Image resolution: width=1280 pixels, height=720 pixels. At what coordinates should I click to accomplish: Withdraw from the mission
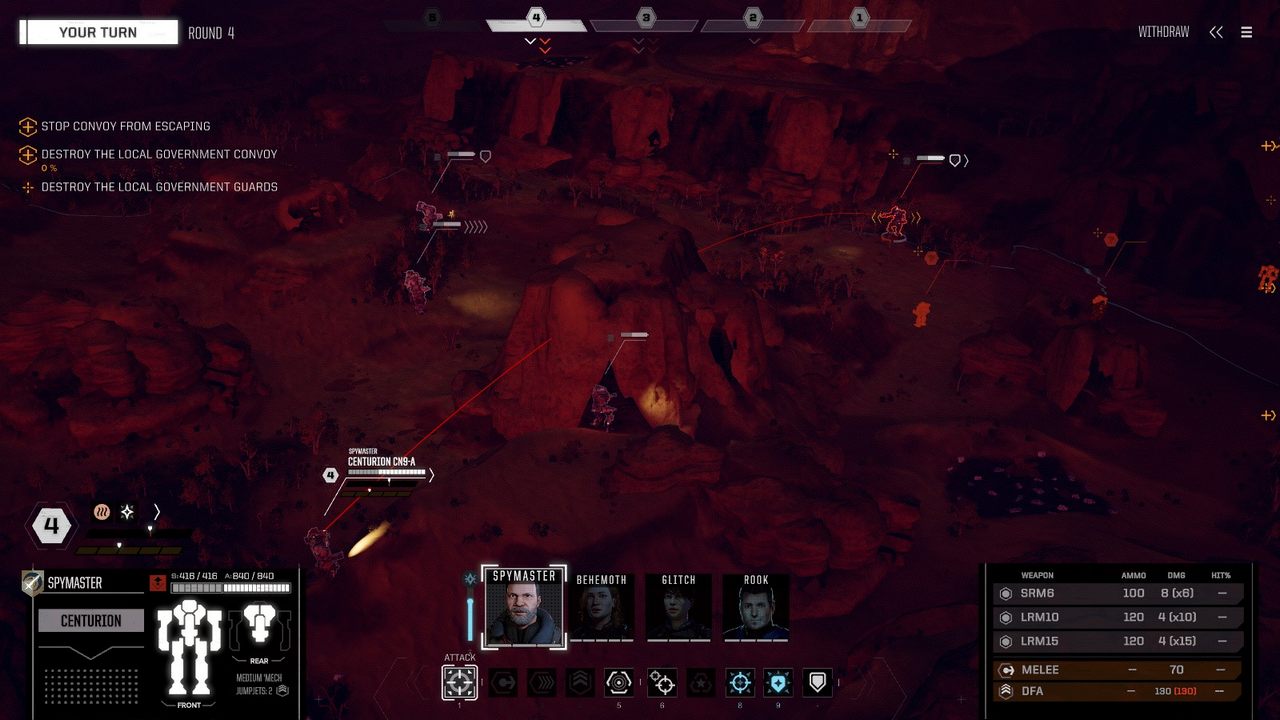pos(1163,32)
